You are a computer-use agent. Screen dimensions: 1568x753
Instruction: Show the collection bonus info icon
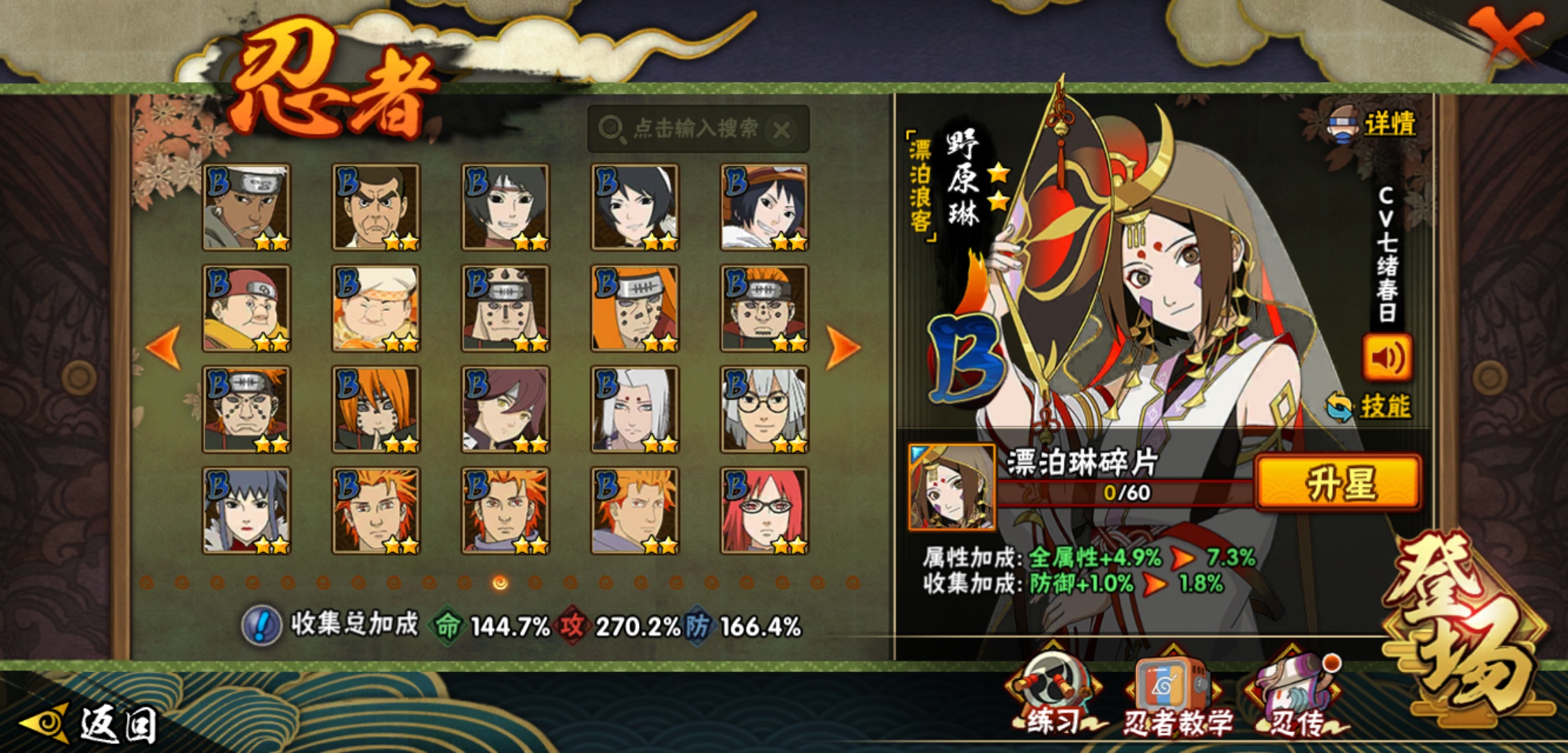pyautogui.click(x=261, y=625)
